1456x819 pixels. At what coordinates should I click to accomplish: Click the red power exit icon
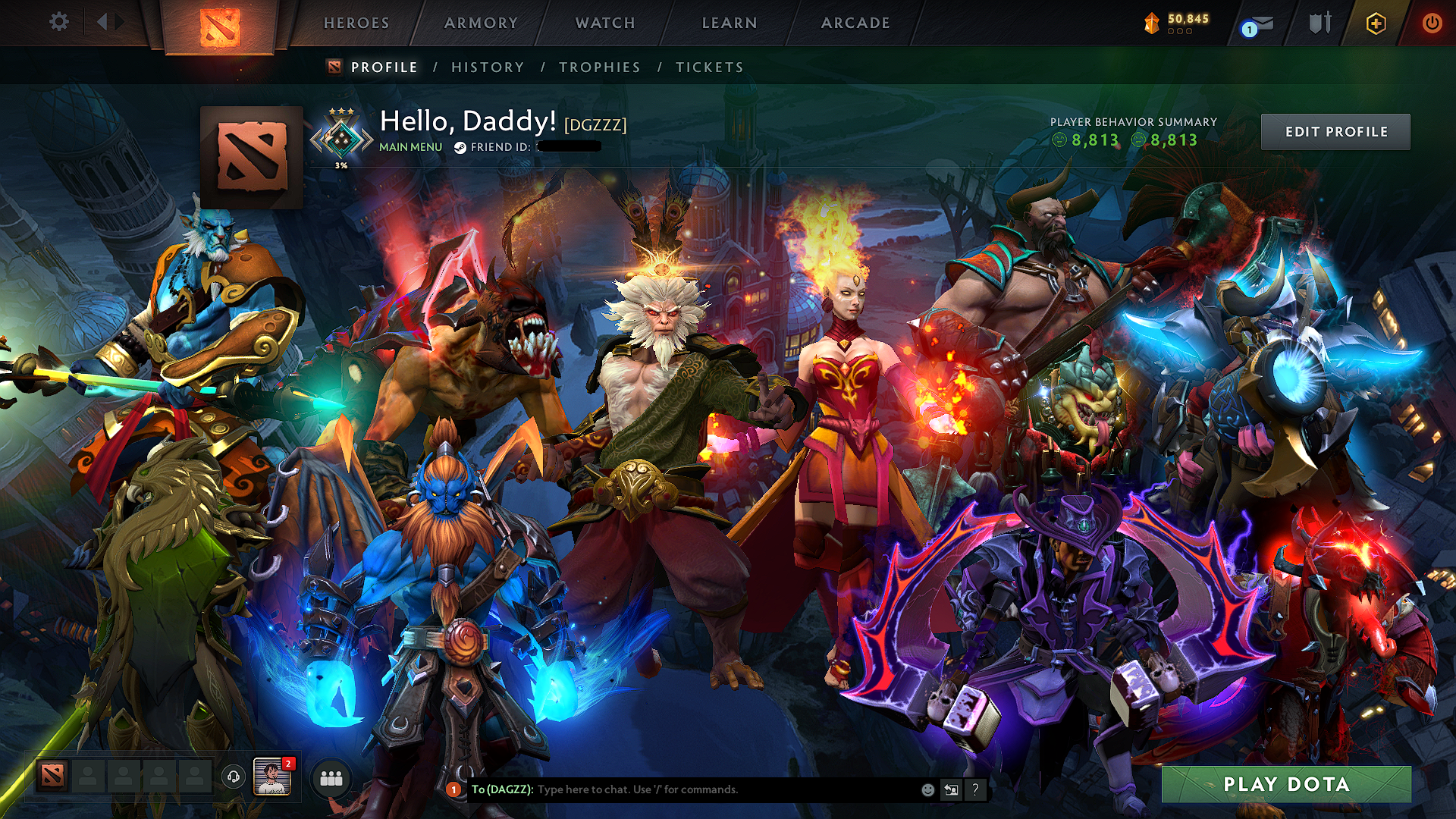[x=1433, y=24]
